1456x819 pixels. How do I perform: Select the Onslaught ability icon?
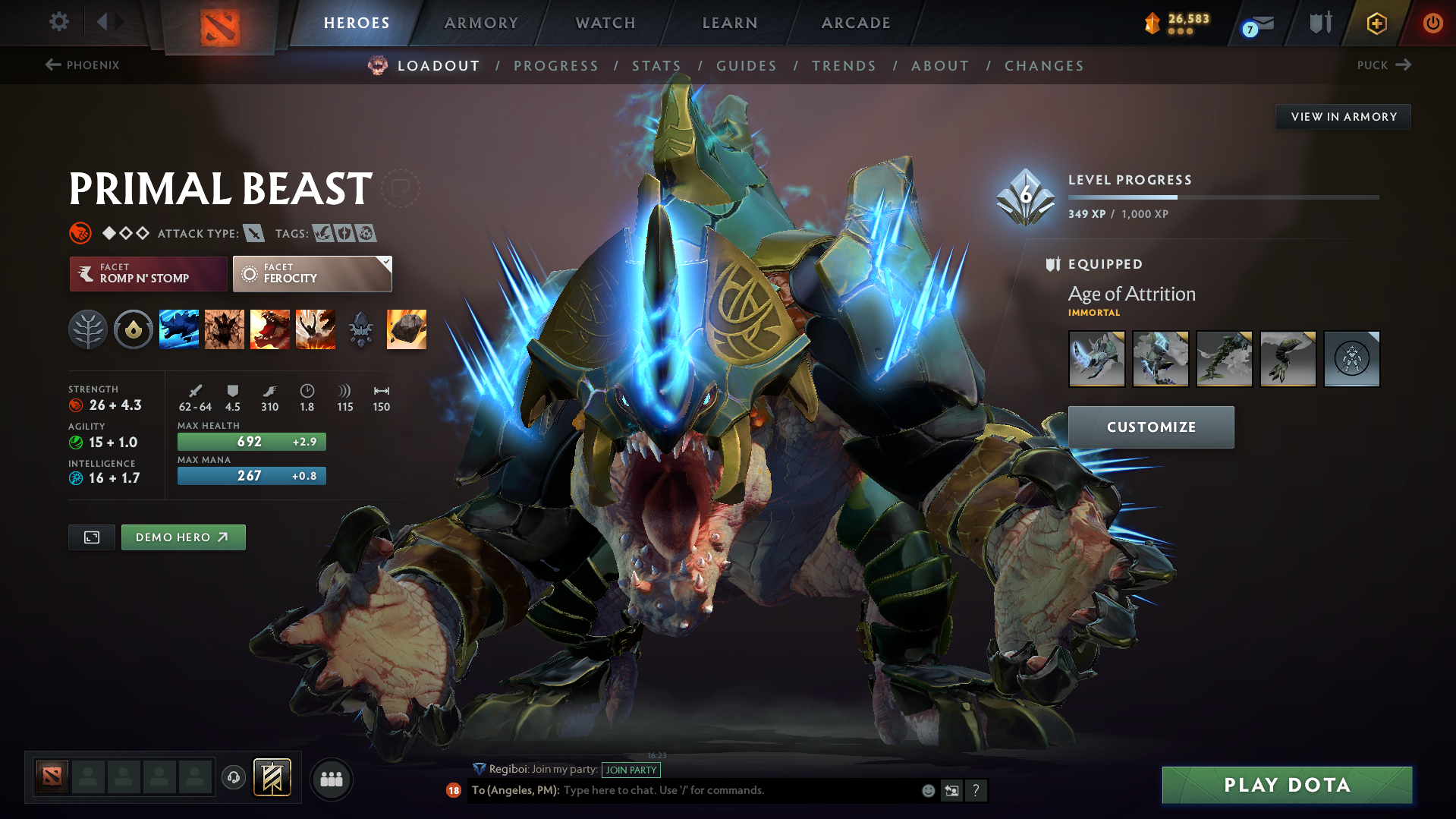pos(179,329)
